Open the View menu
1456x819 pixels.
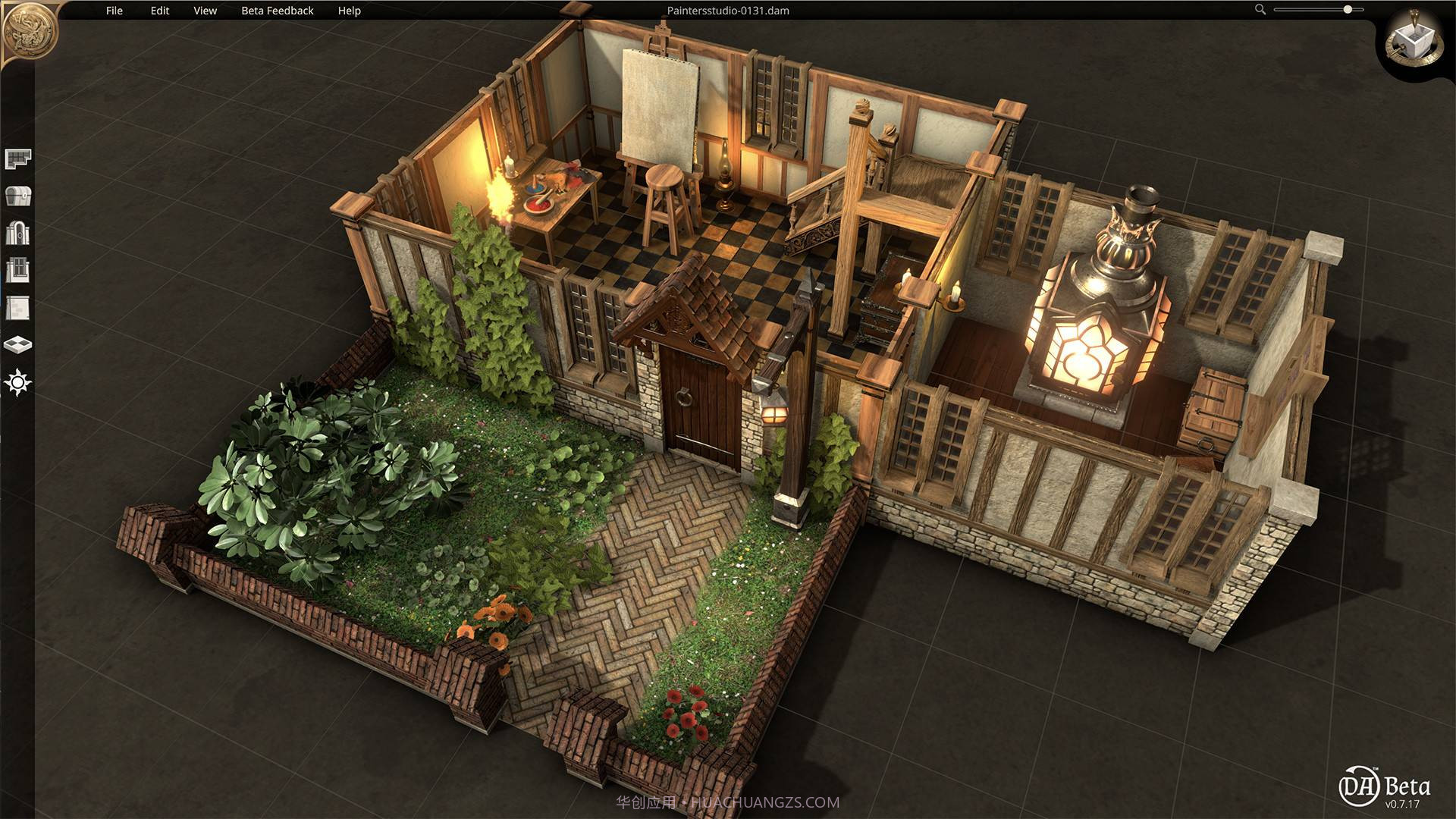[x=204, y=11]
